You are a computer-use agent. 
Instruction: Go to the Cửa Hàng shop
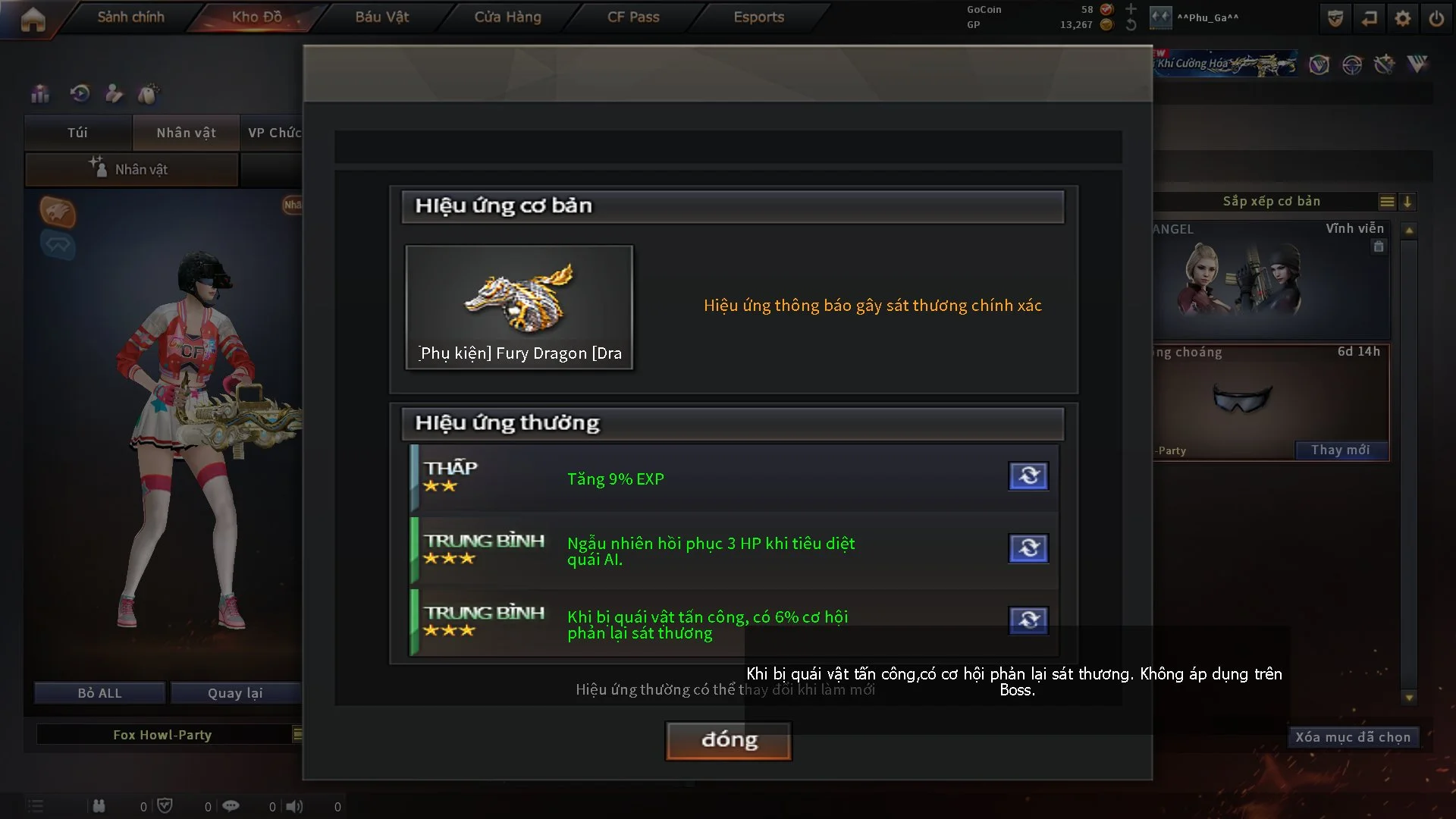507,17
